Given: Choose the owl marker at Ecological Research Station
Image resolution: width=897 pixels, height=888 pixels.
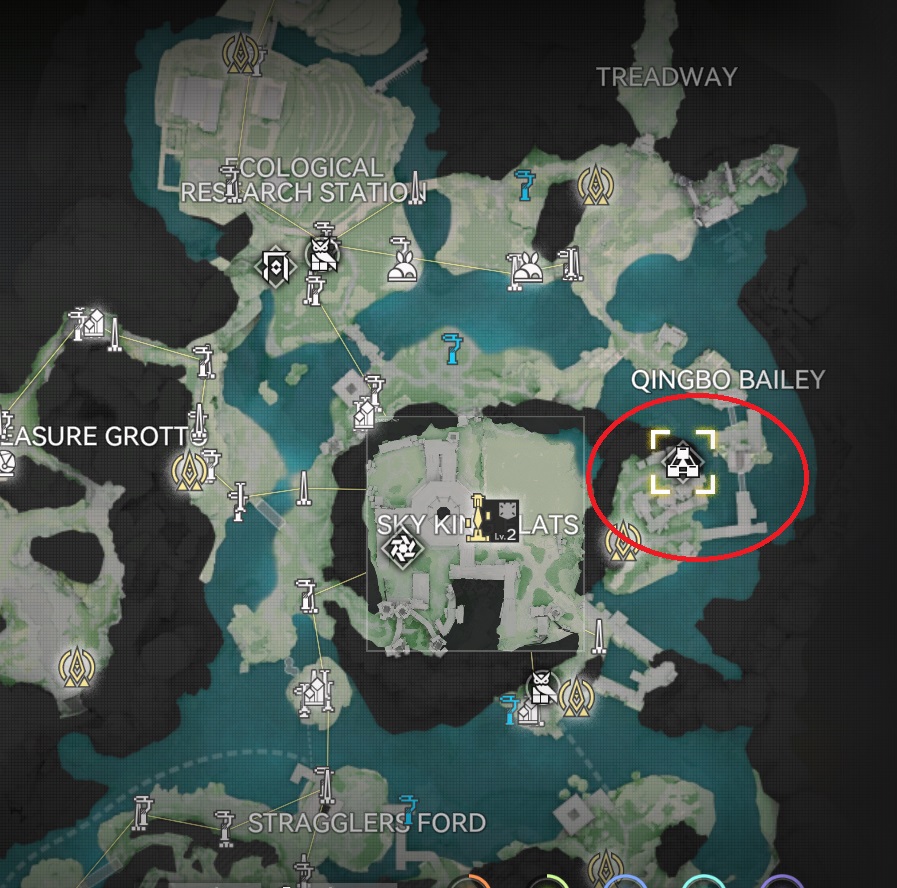Looking at the screenshot, I should point(322,254).
